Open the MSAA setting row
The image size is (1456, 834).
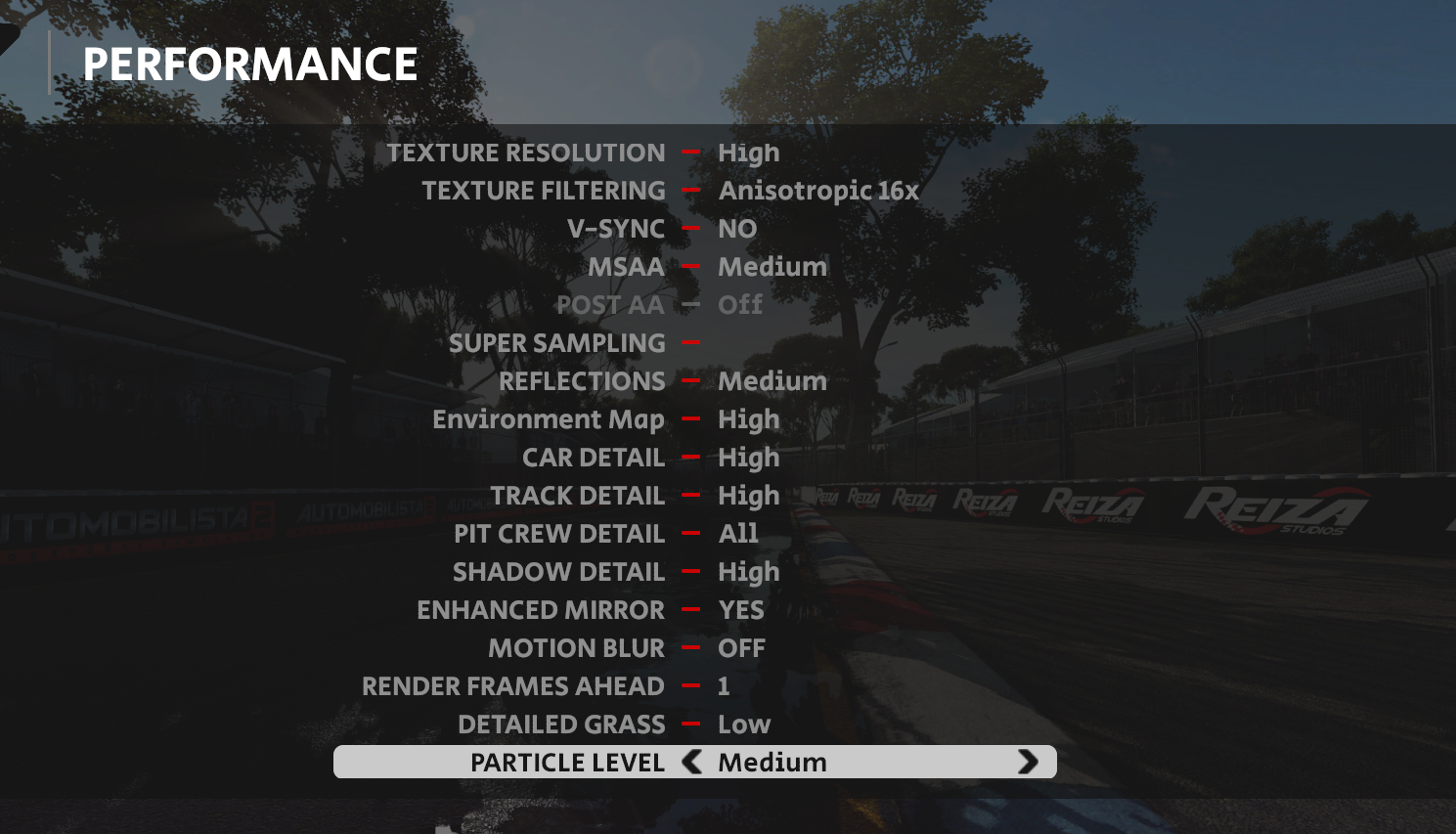[626, 267]
